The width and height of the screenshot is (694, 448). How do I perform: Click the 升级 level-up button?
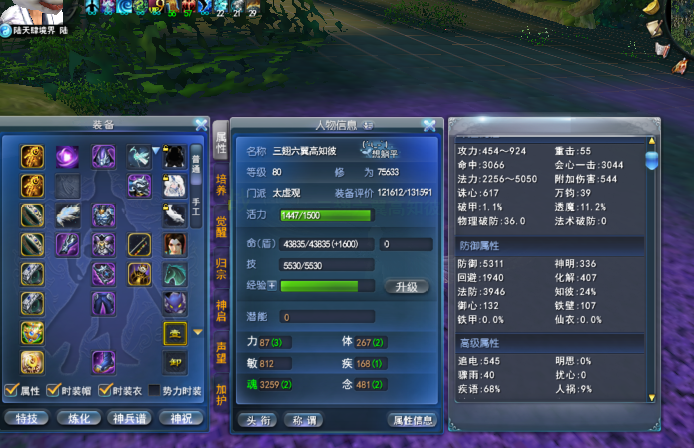coord(407,287)
